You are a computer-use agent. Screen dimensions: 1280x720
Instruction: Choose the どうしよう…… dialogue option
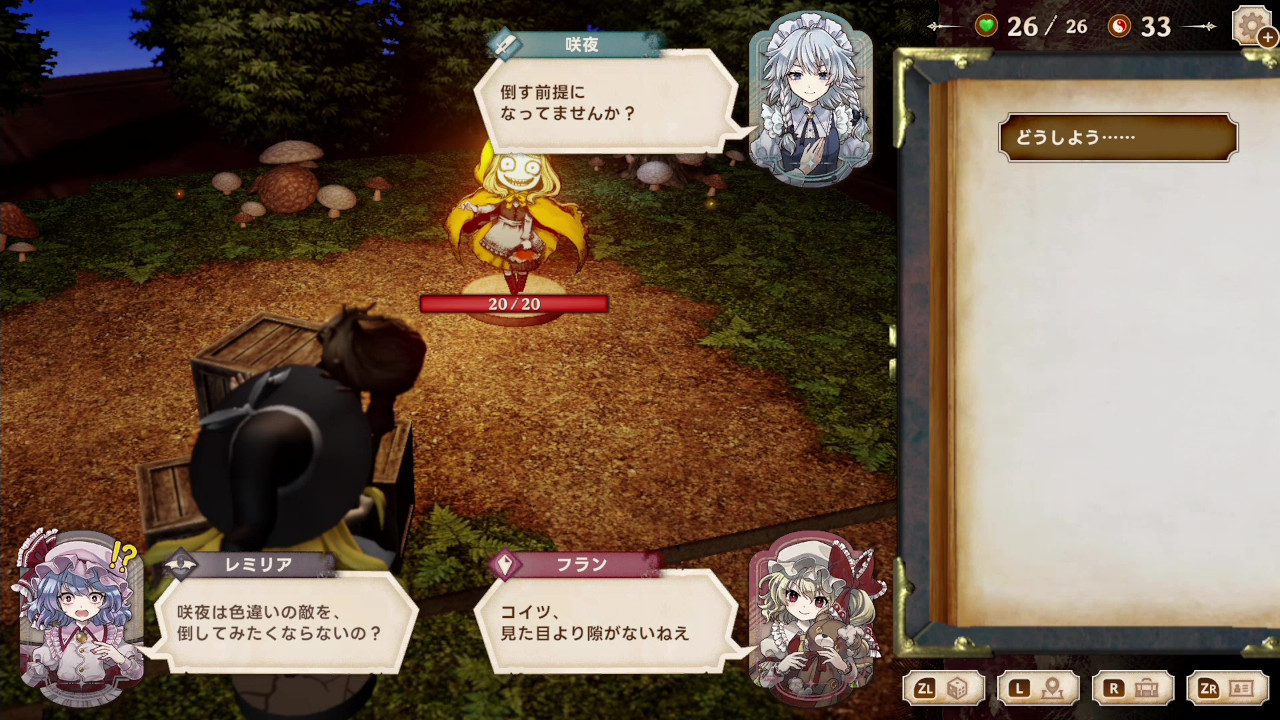tap(1117, 138)
